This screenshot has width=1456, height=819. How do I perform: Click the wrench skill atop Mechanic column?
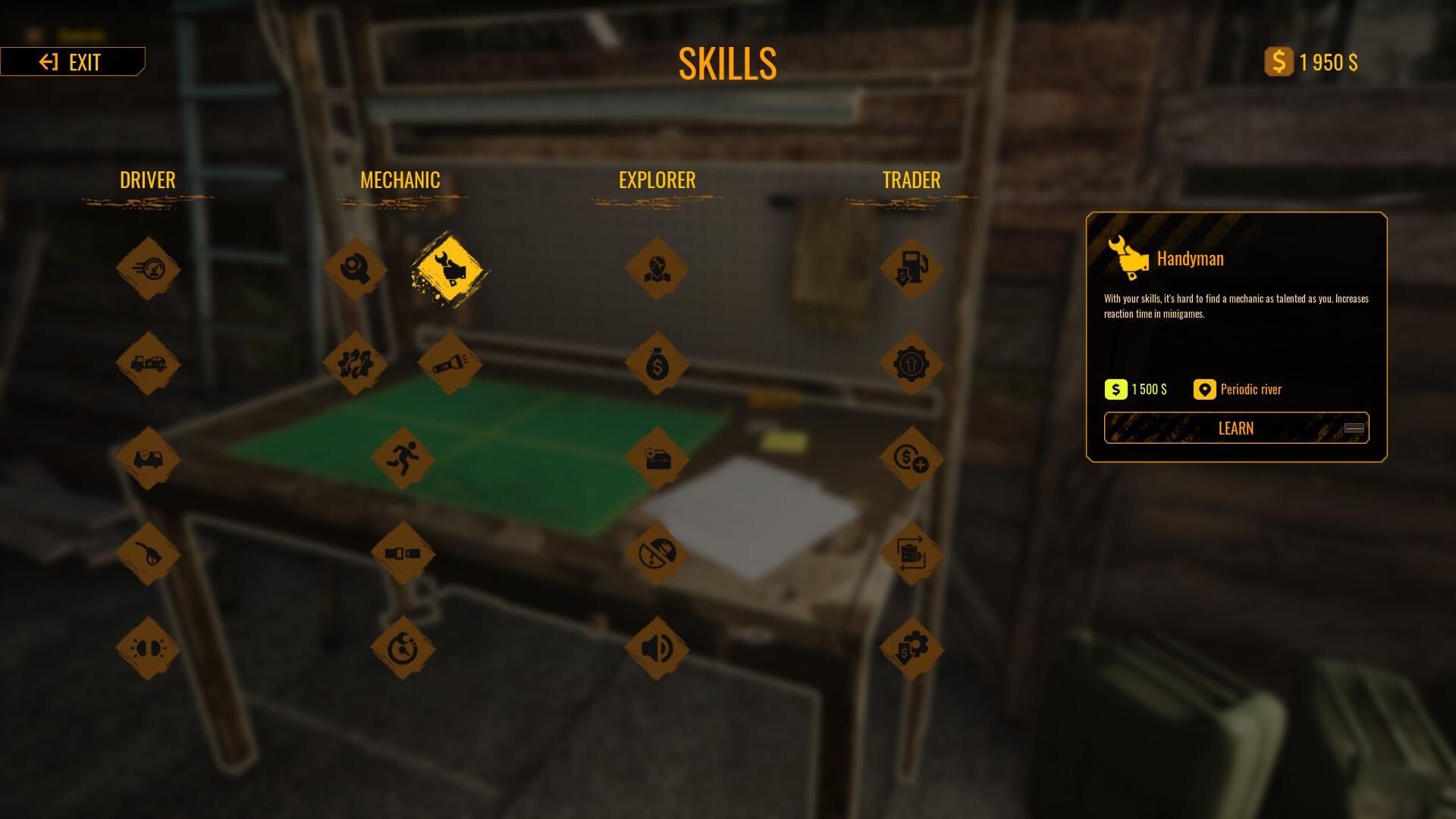coord(354,267)
